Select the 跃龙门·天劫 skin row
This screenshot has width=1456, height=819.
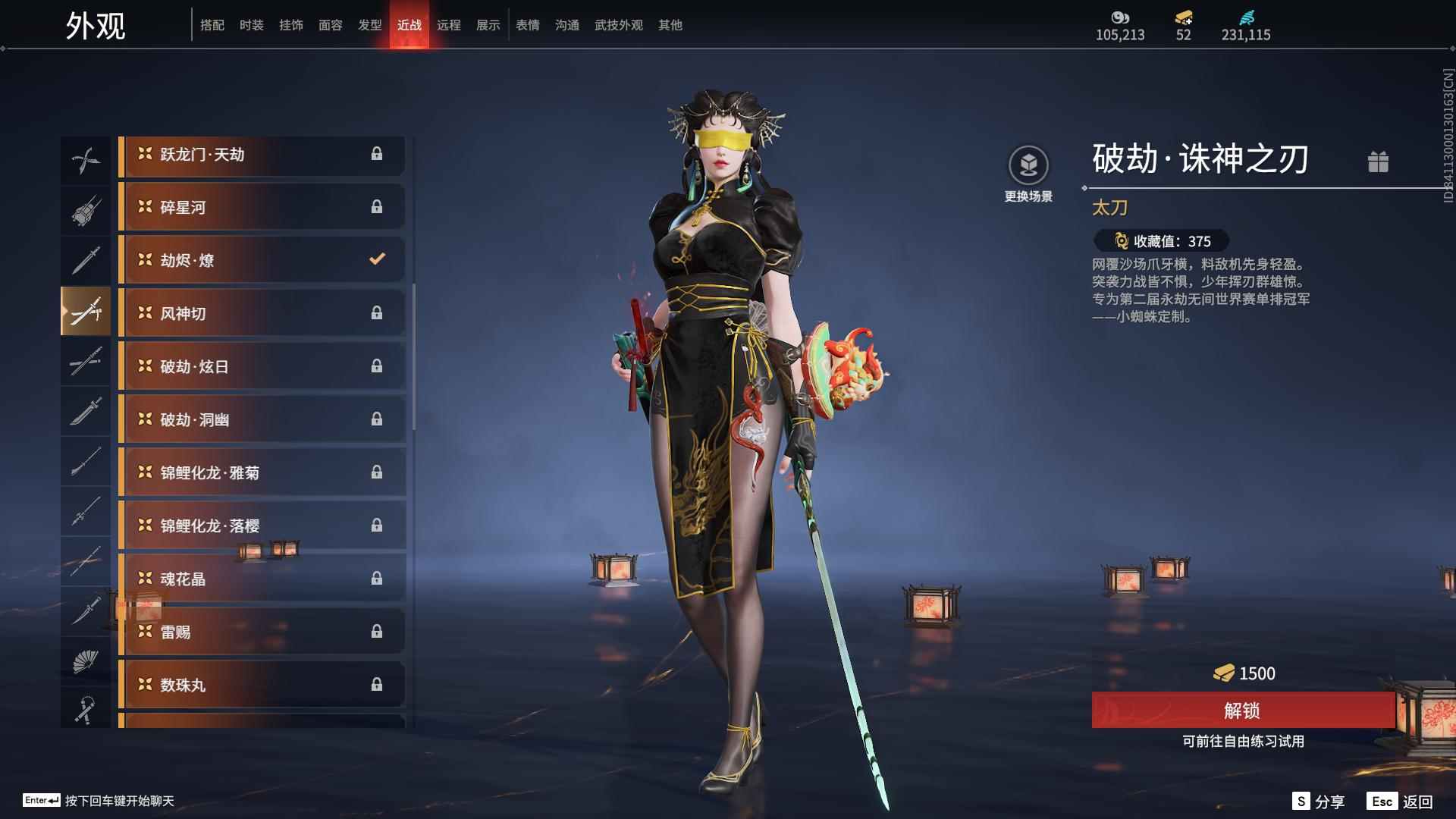pyautogui.click(x=262, y=155)
